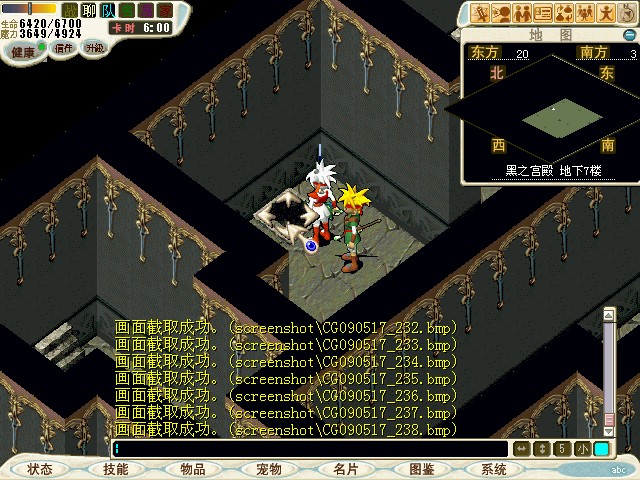Viewport: 640px width, 480px height.
Task: Click the 小 font size button
Action: (582, 449)
